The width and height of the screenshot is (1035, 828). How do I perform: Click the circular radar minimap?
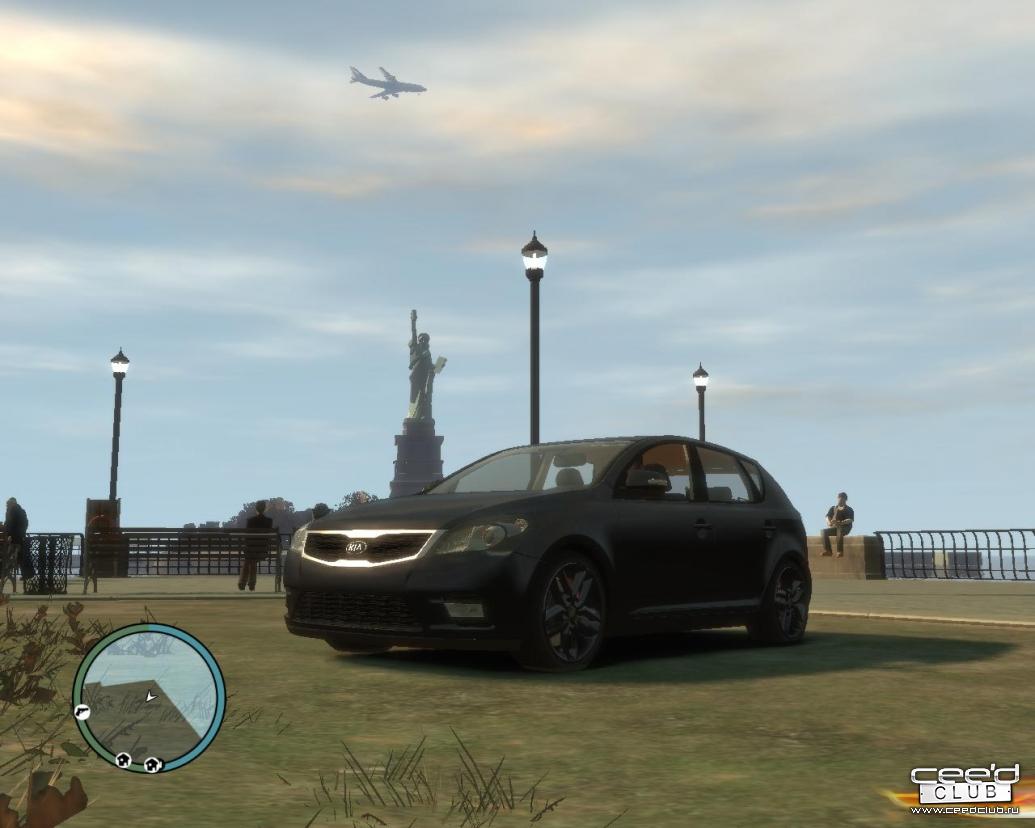149,698
